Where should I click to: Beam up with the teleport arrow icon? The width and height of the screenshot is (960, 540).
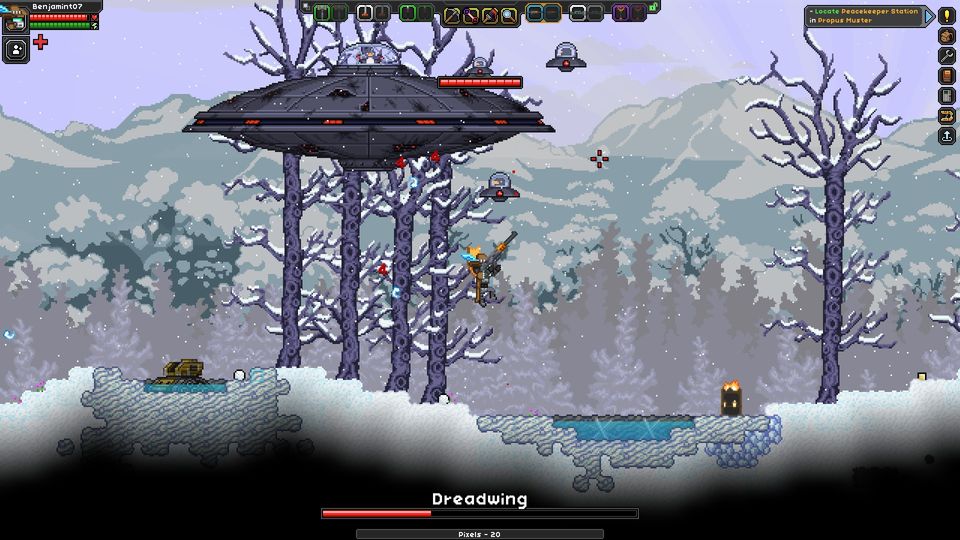click(946, 136)
